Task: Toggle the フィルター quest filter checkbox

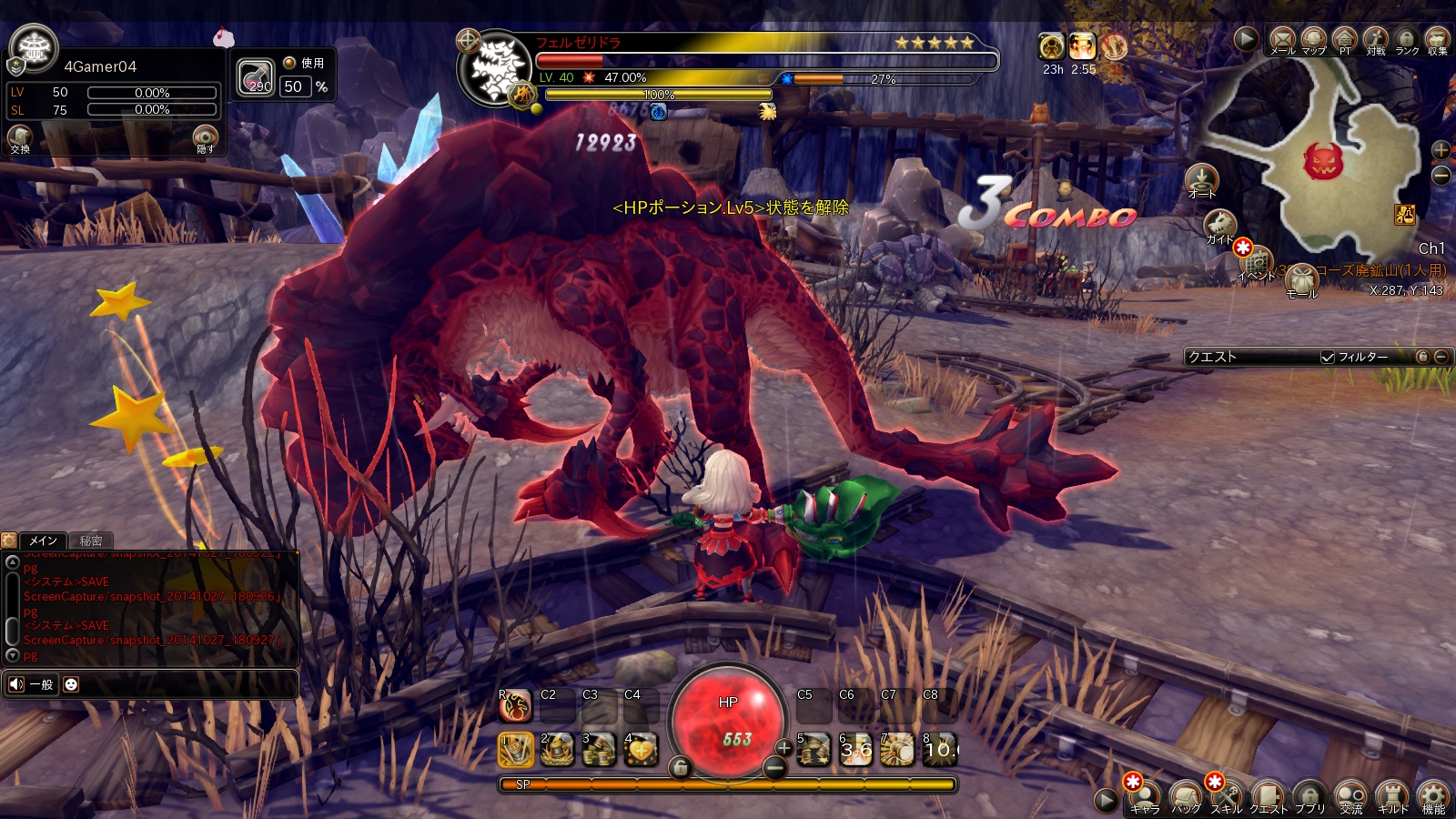Action: coord(1328,358)
